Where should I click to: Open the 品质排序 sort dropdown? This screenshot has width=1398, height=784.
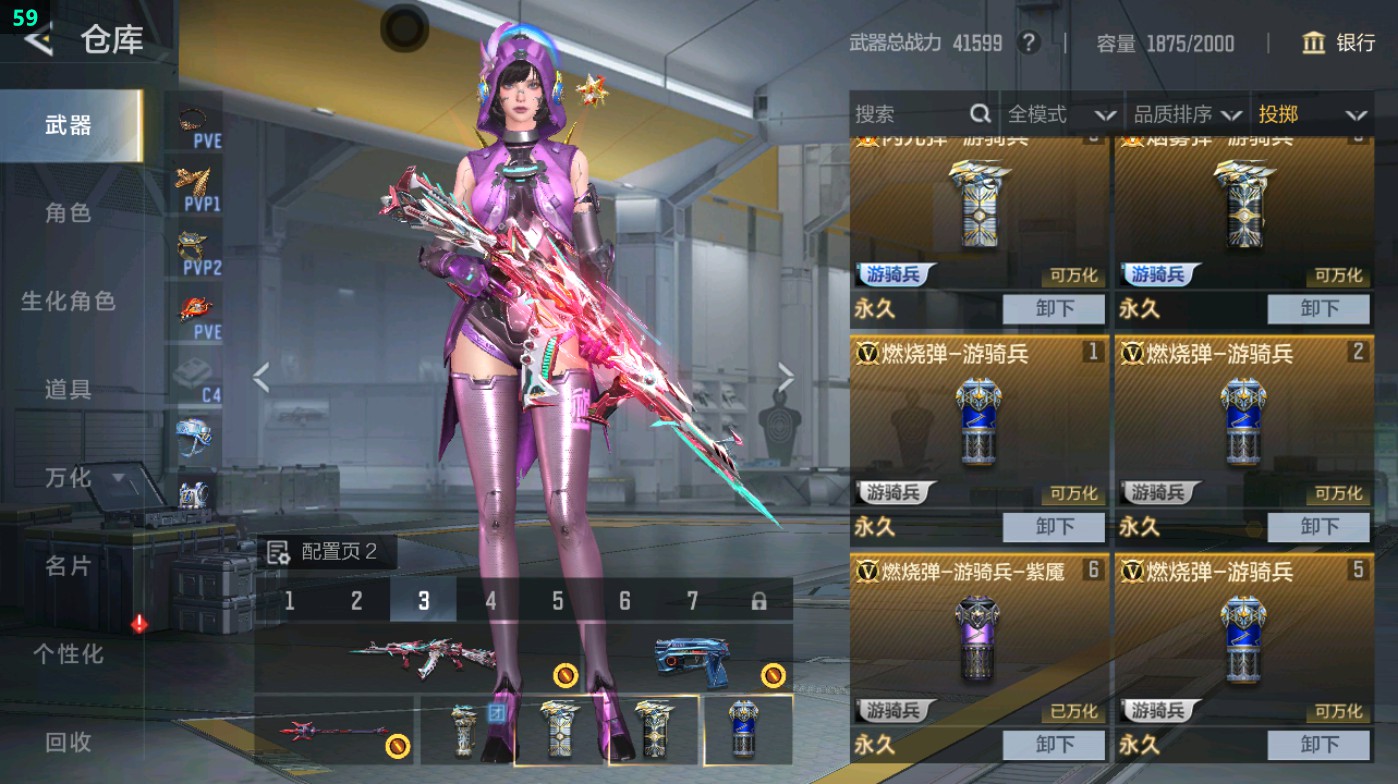(1187, 114)
